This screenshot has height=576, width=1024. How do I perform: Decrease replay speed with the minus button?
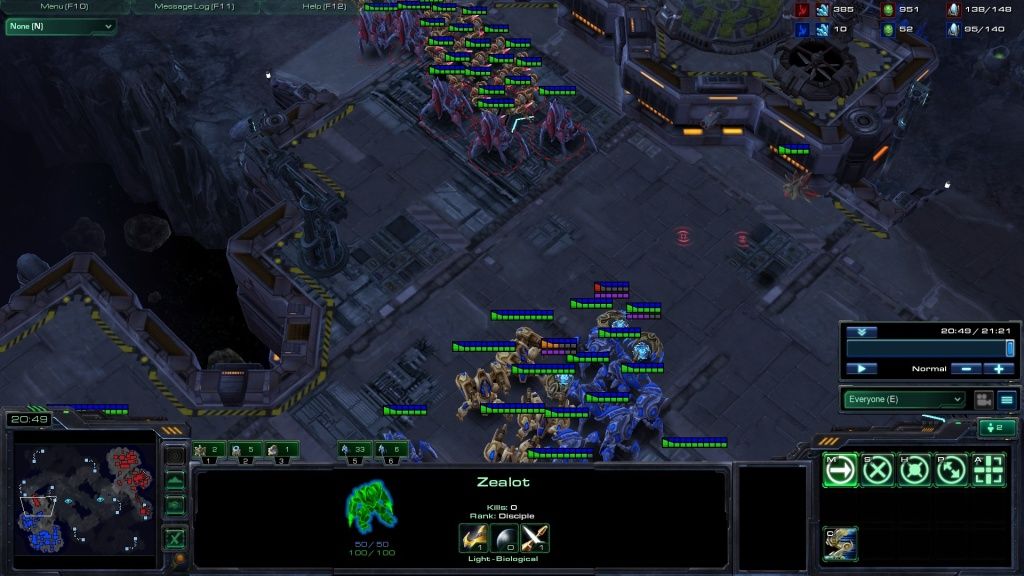(x=967, y=369)
